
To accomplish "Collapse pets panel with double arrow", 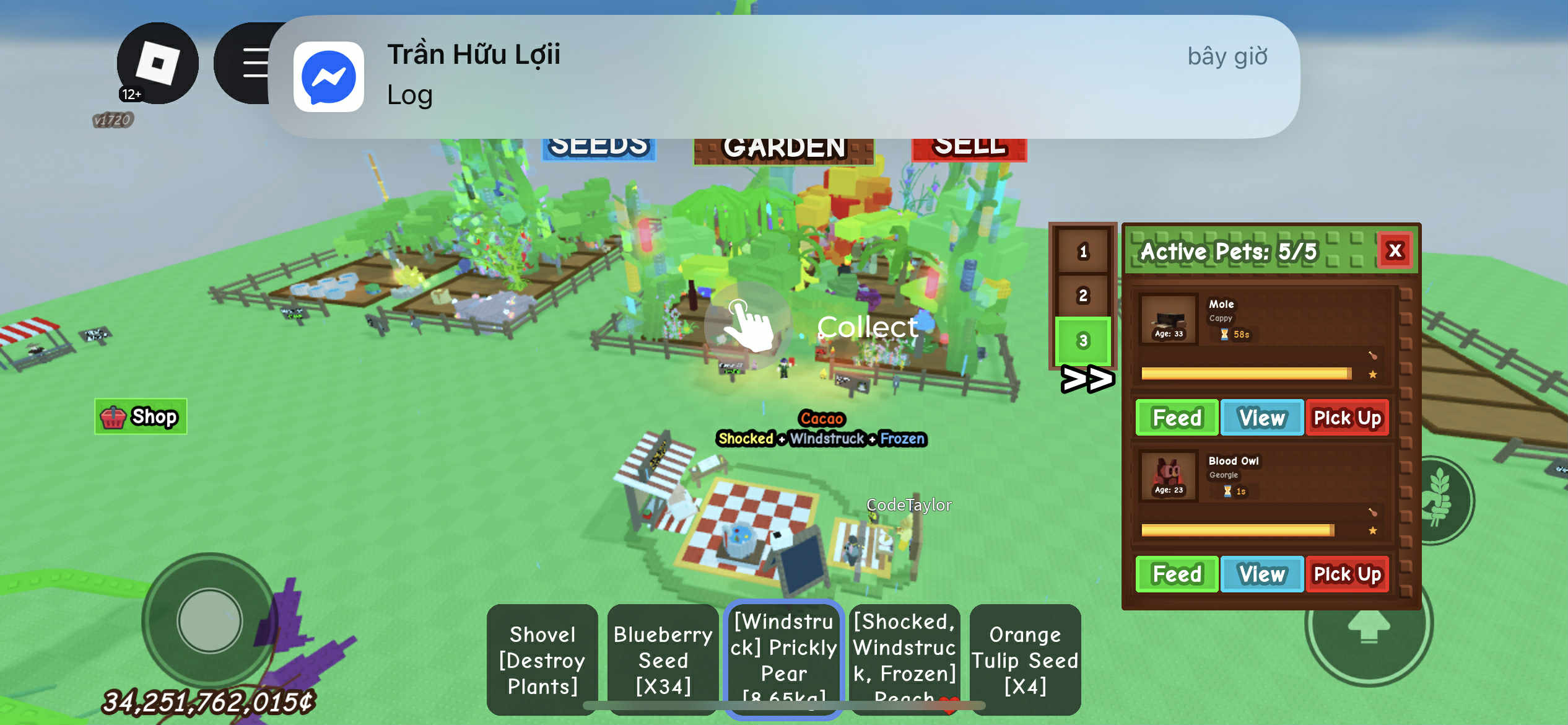I will click(x=1087, y=379).
